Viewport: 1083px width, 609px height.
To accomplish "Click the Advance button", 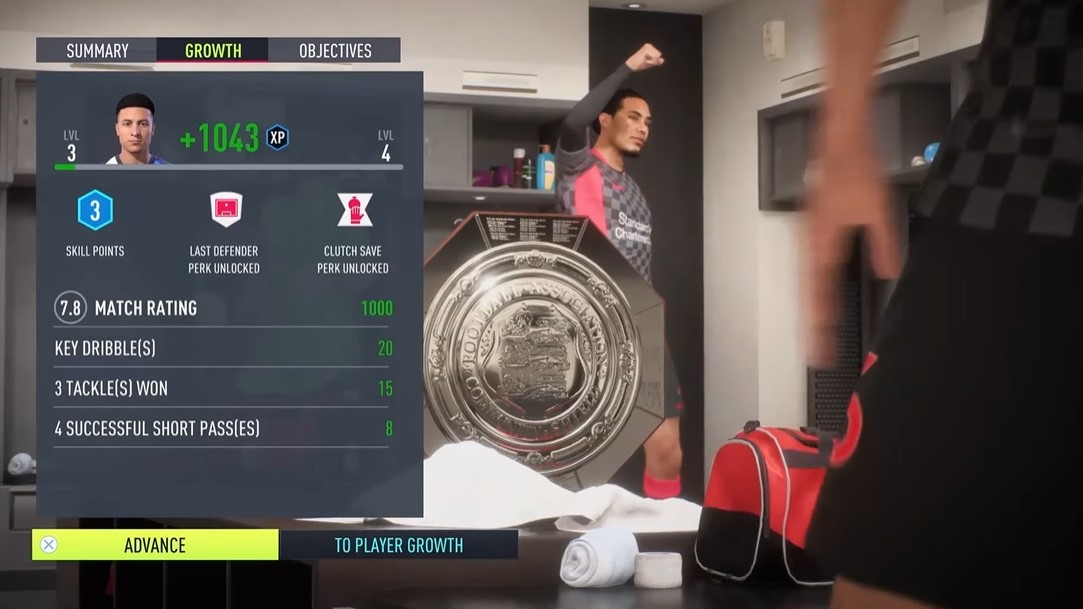I will 155,545.
